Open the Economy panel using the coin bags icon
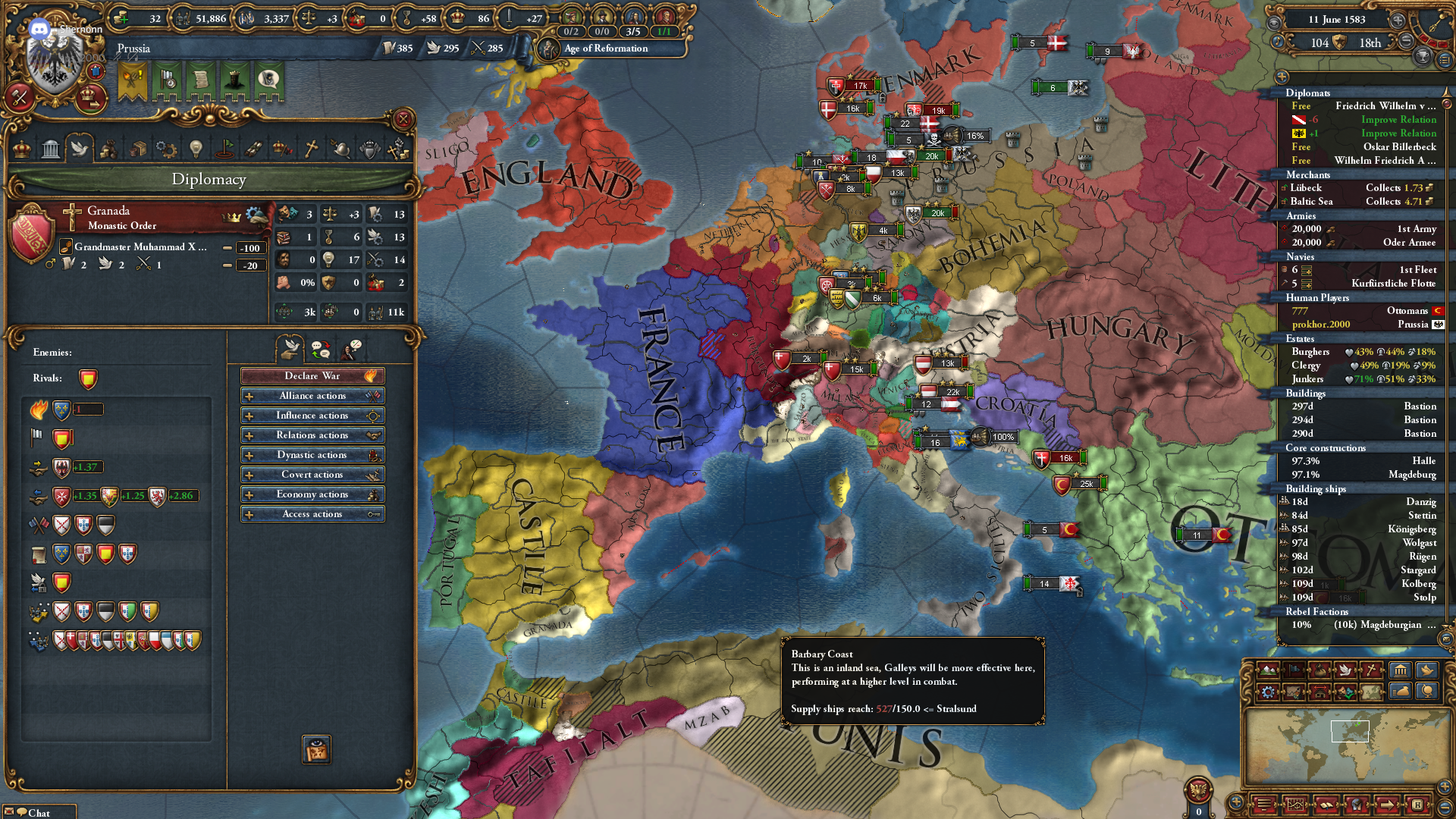Viewport: 1456px width, 819px height. point(108,149)
